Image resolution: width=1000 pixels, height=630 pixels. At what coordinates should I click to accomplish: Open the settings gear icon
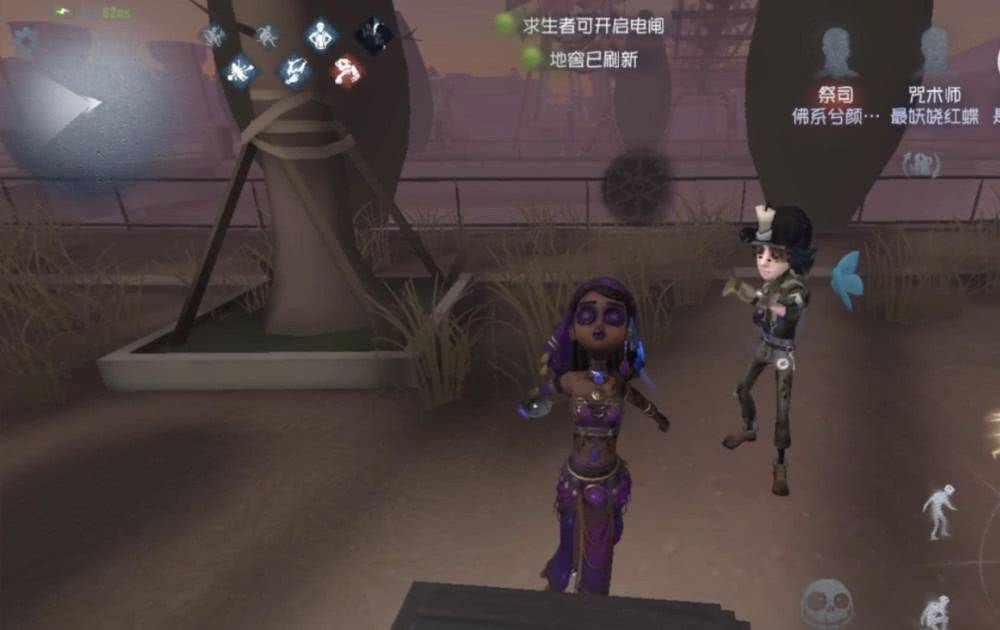pos(24,39)
